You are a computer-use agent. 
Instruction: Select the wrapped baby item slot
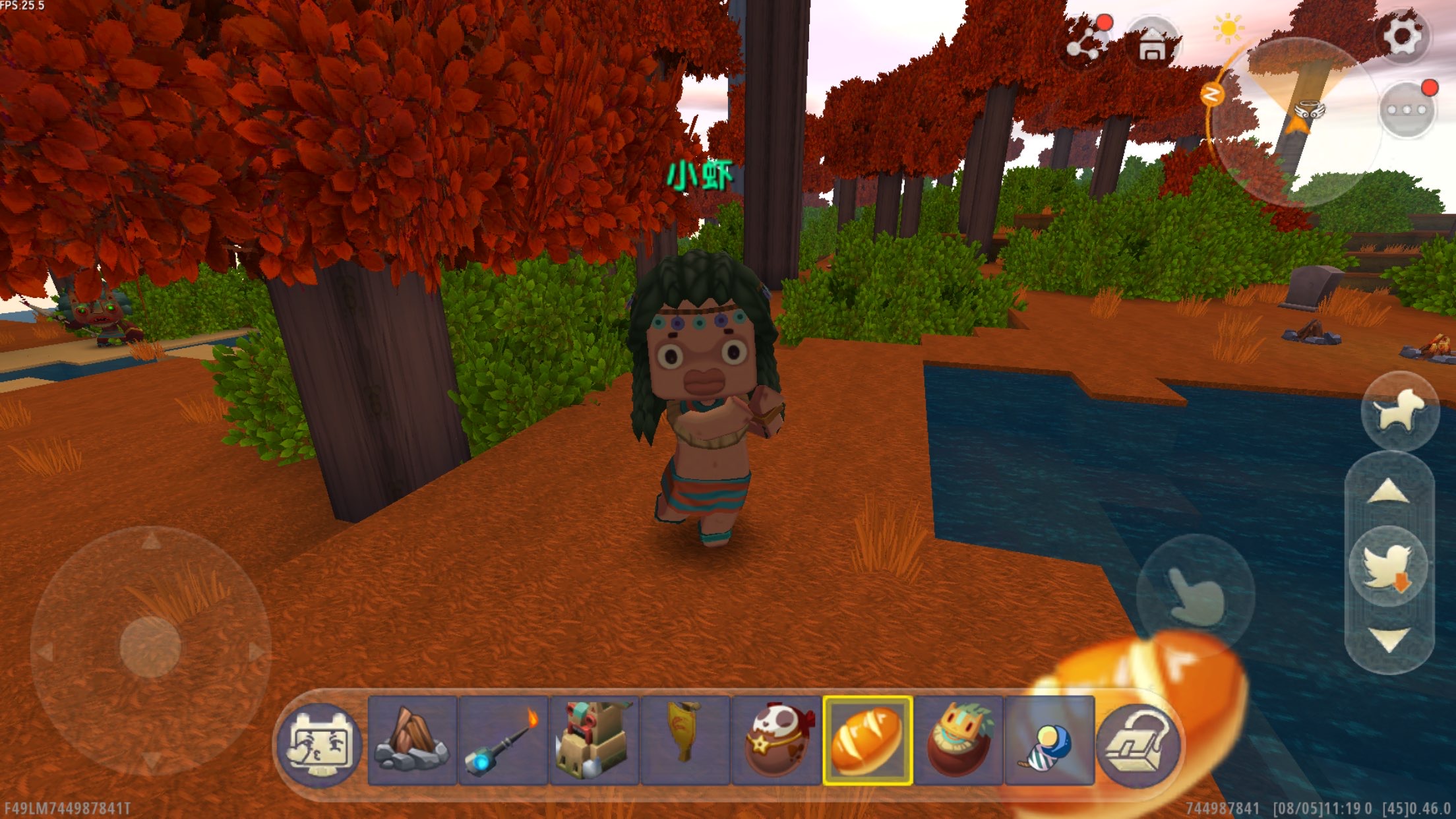coord(1049,741)
